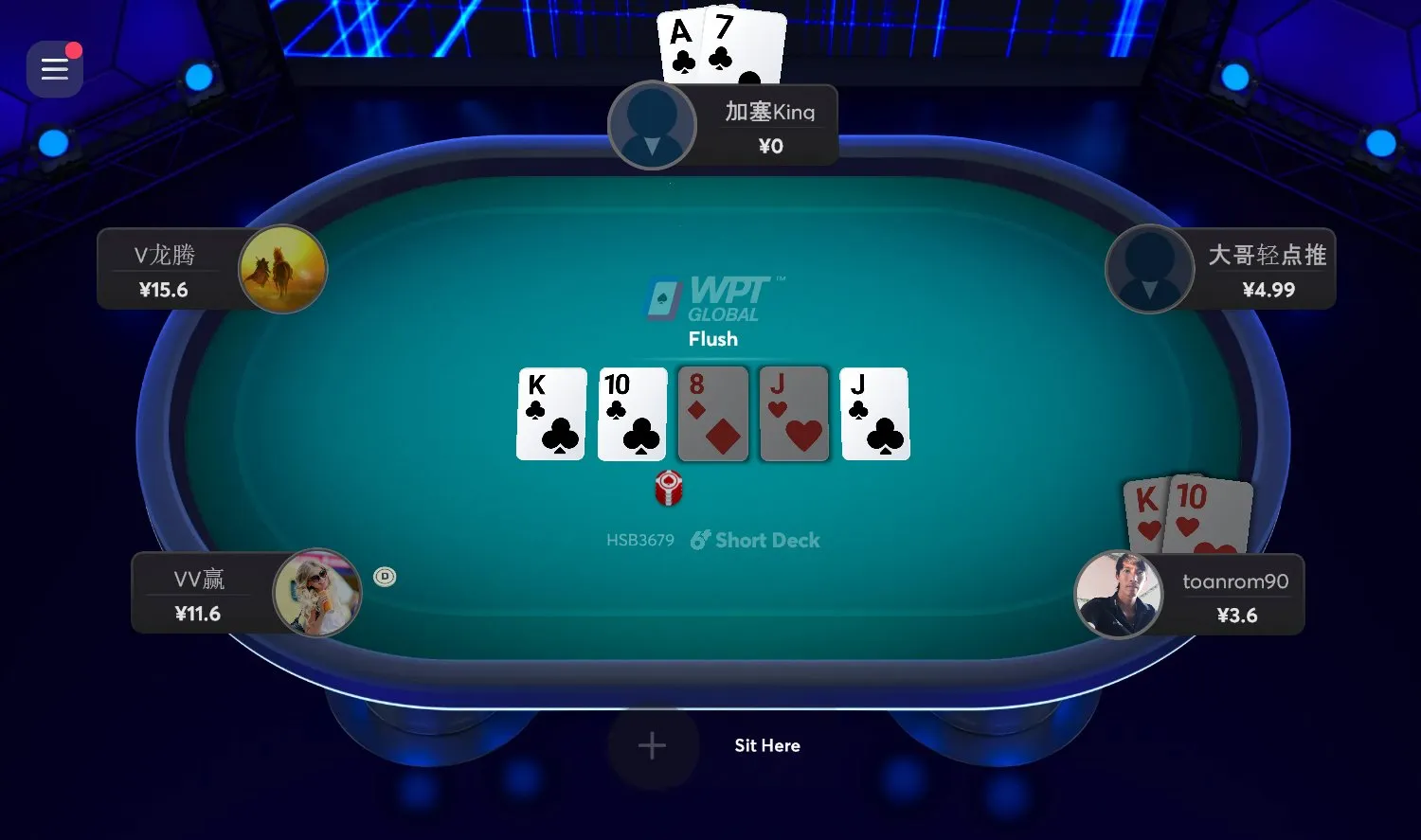Select the King of clubs community card
1421x840 pixels.
point(549,414)
